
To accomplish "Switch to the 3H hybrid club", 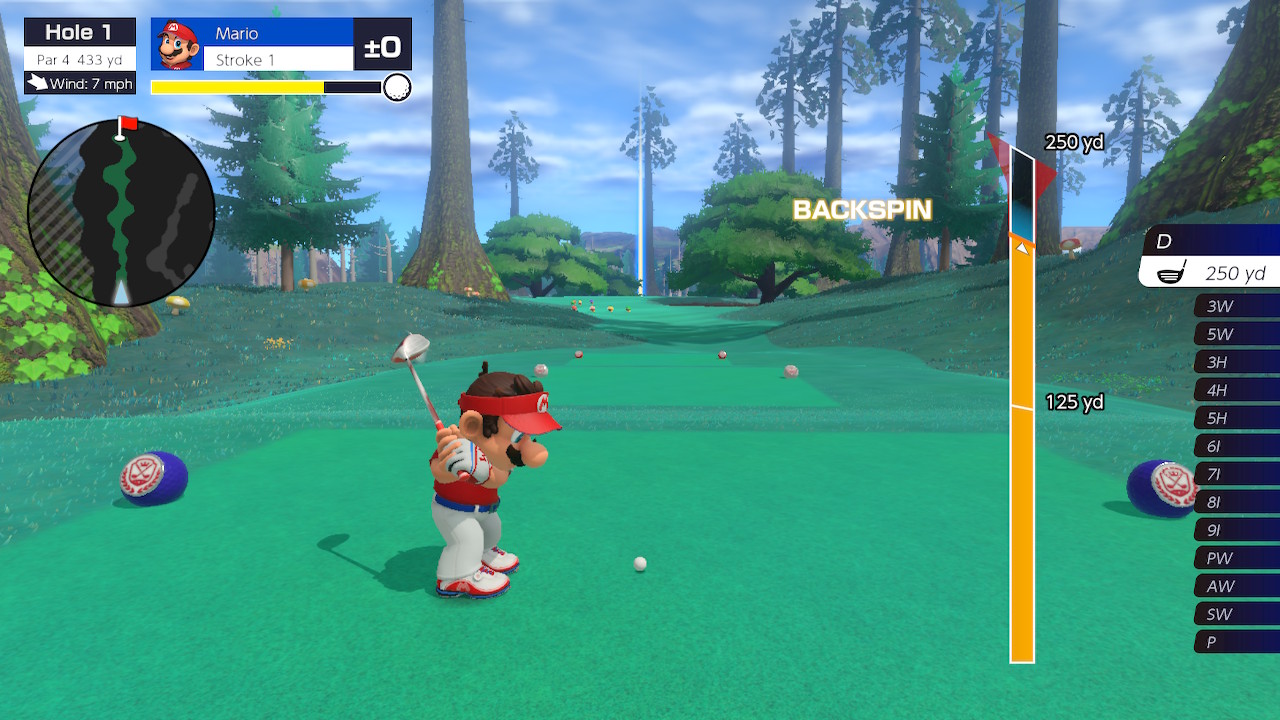I will point(1236,362).
